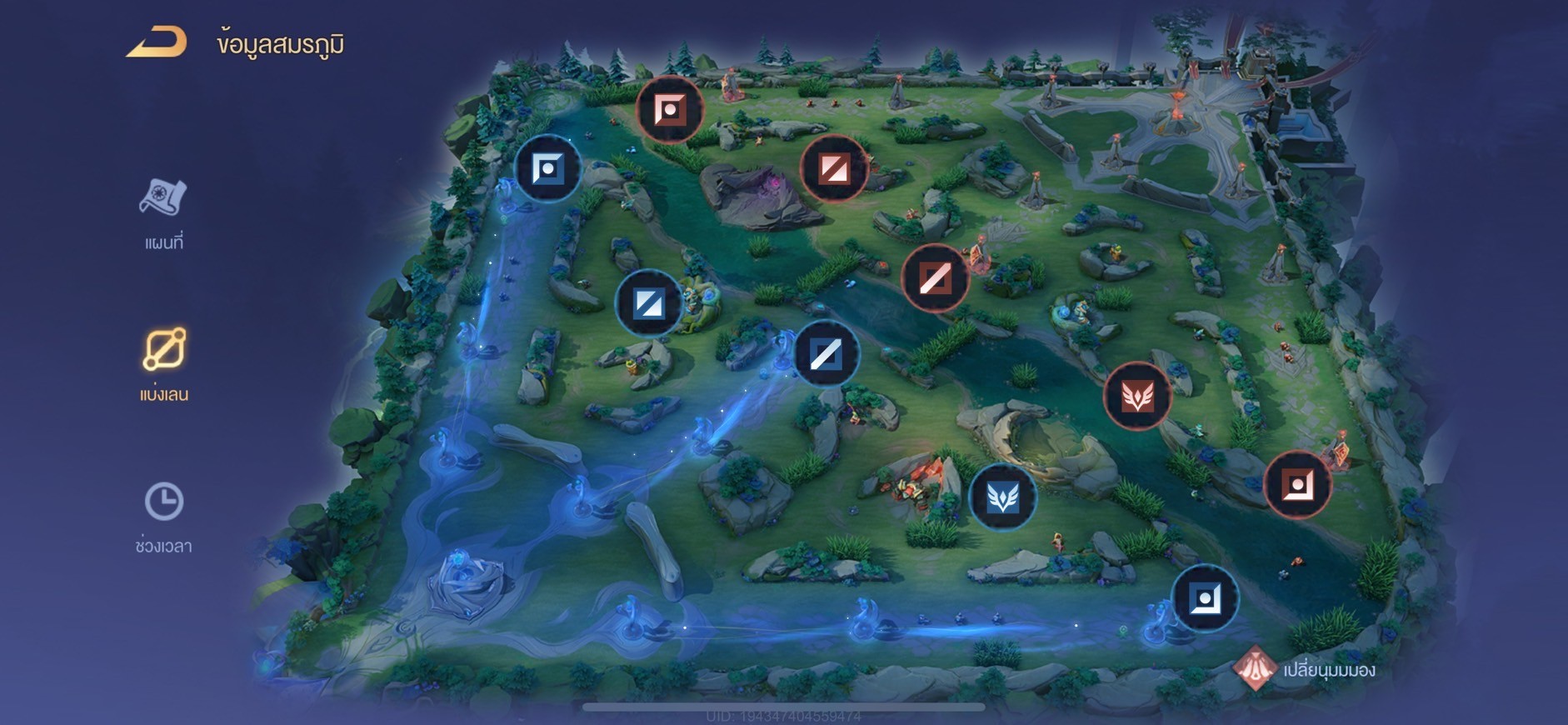Image resolution: width=1568 pixels, height=725 pixels.
Task: Click the blue turret marker on bottom lane
Action: (1205, 597)
